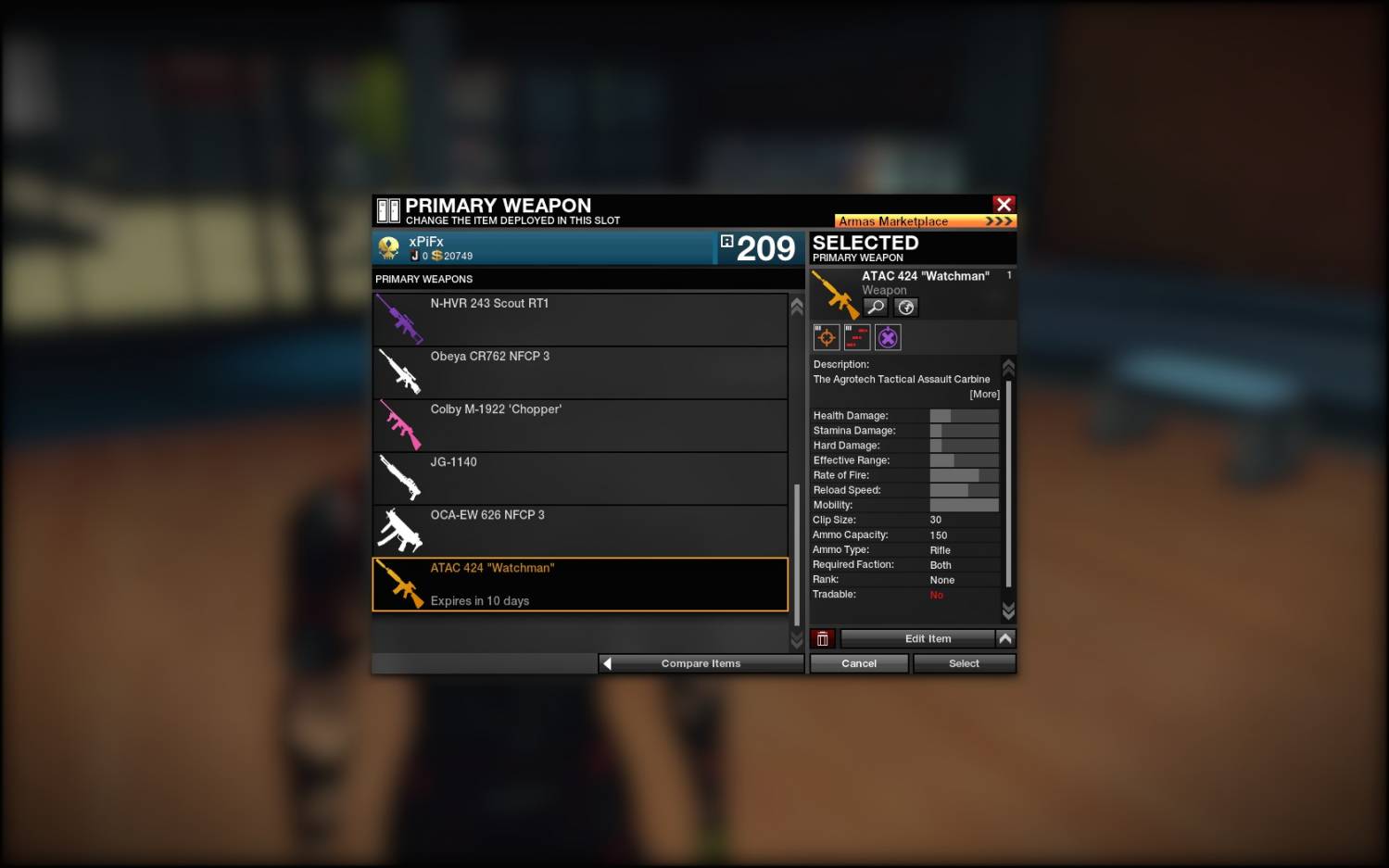Show more of the weapon description
The height and width of the screenshot is (868, 1389).
pyautogui.click(x=984, y=395)
